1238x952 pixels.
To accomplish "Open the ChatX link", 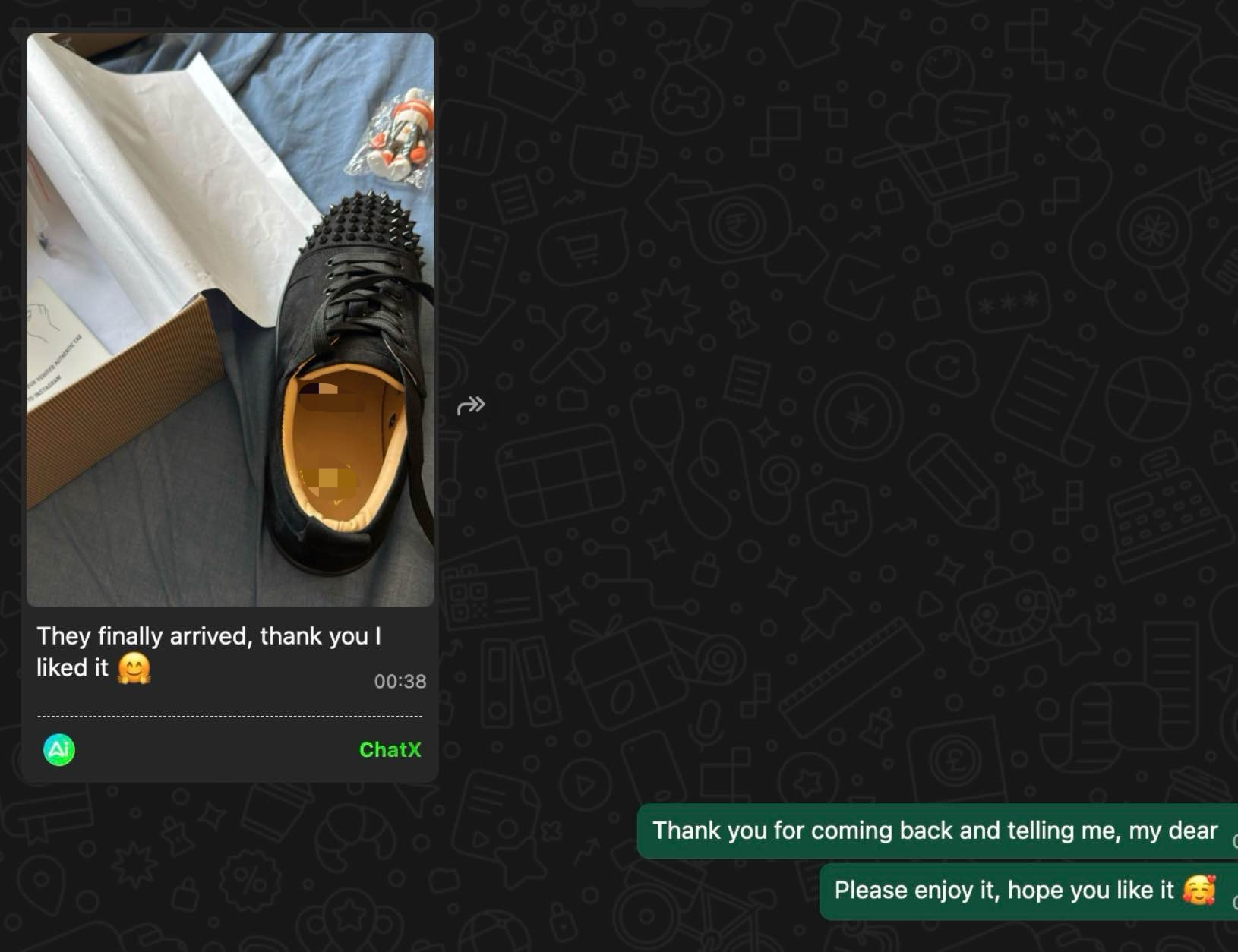I will click(390, 750).
